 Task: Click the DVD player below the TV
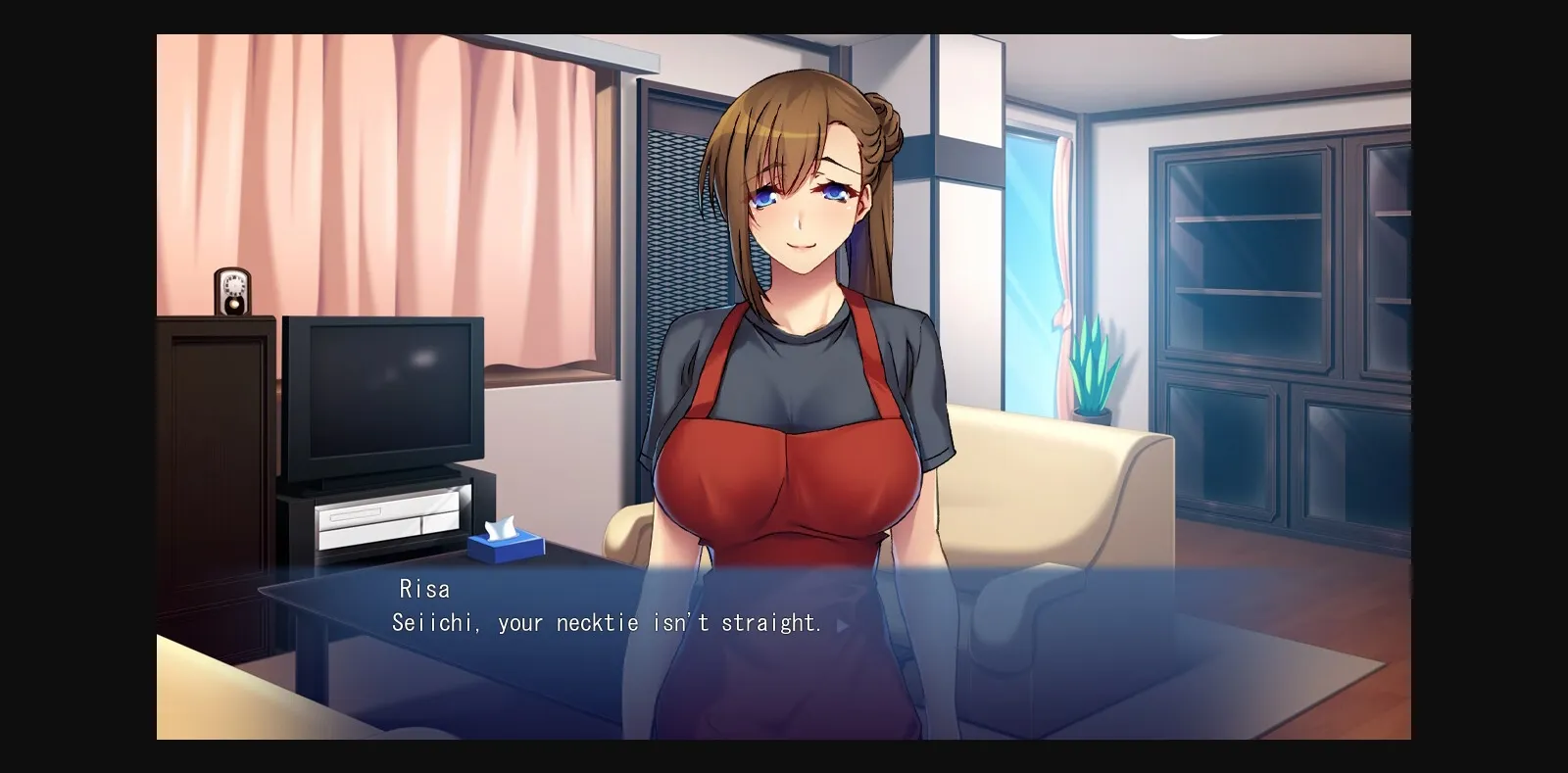[387, 519]
